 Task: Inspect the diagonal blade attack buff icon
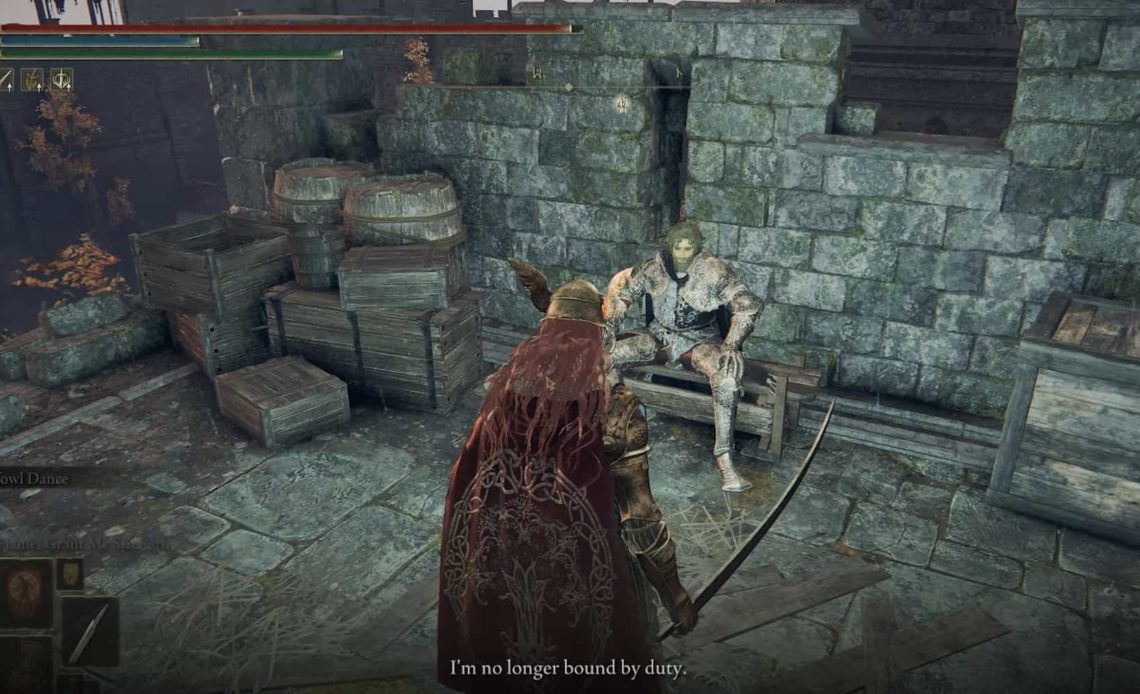click(x=6, y=79)
